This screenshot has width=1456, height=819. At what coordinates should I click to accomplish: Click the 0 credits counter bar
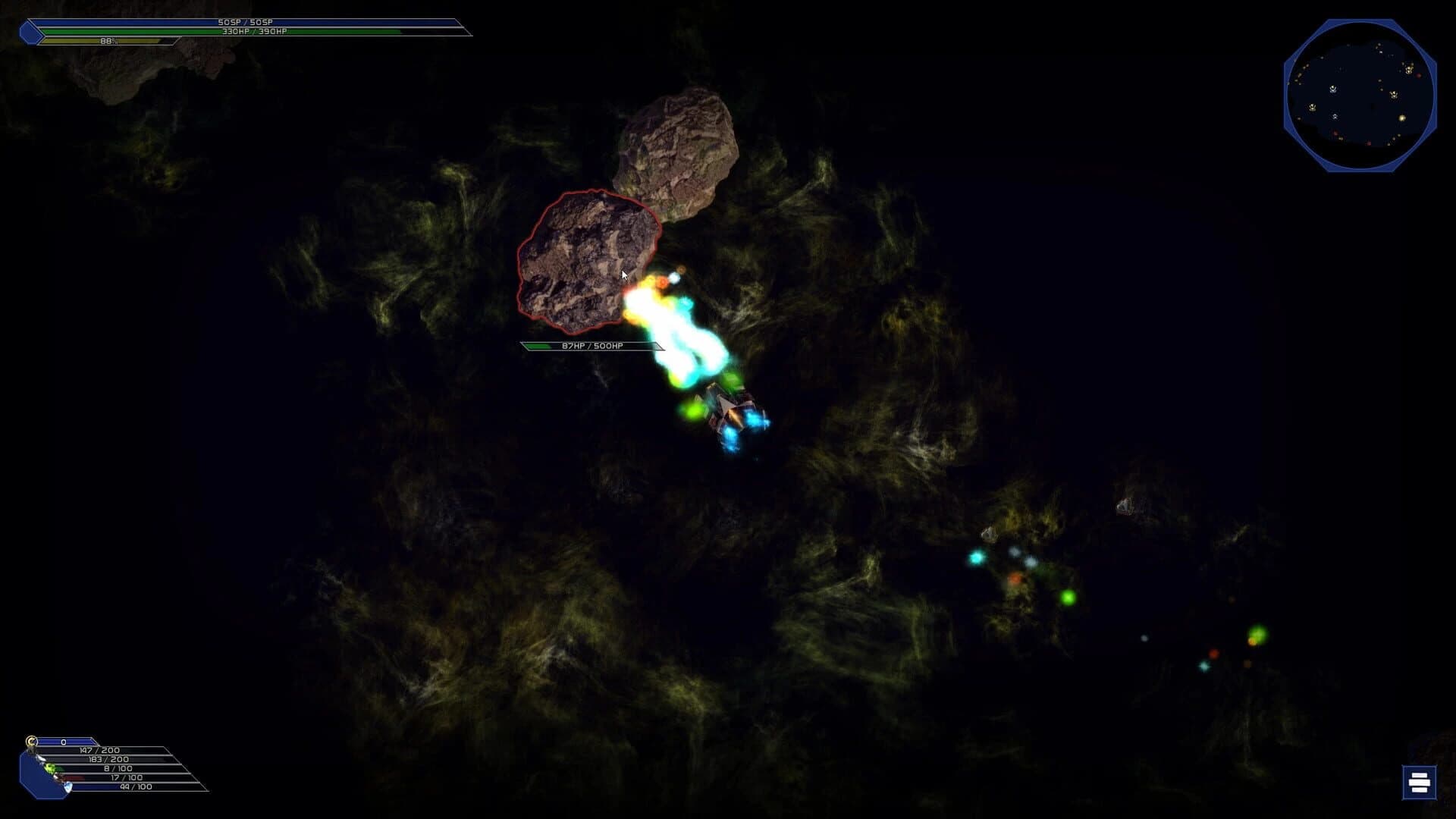click(64, 741)
